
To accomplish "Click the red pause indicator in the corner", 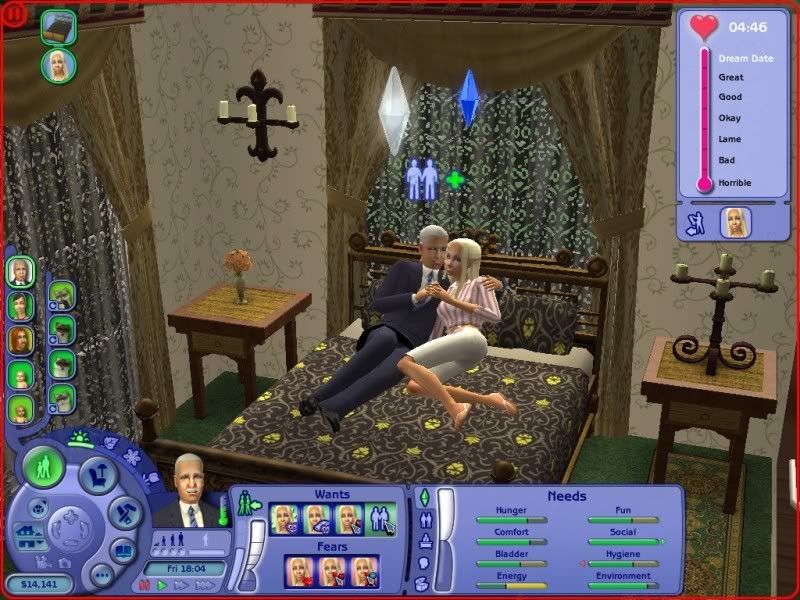I will [x=14, y=15].
